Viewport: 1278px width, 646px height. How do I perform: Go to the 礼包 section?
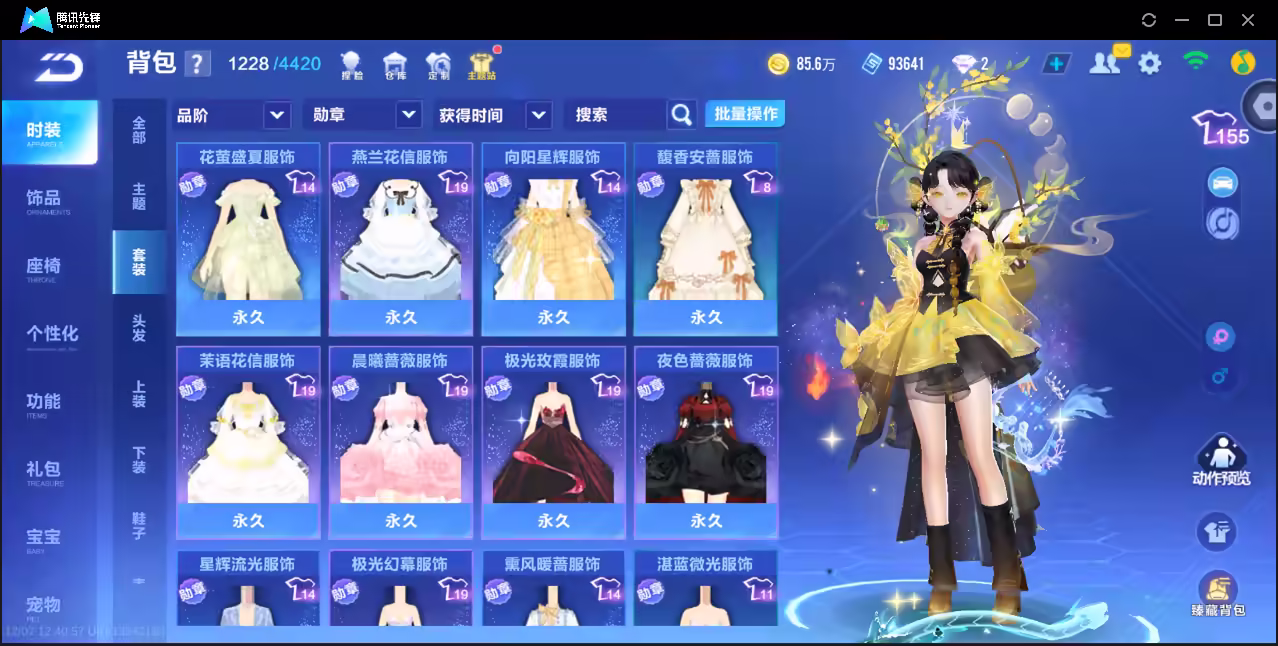44,470
